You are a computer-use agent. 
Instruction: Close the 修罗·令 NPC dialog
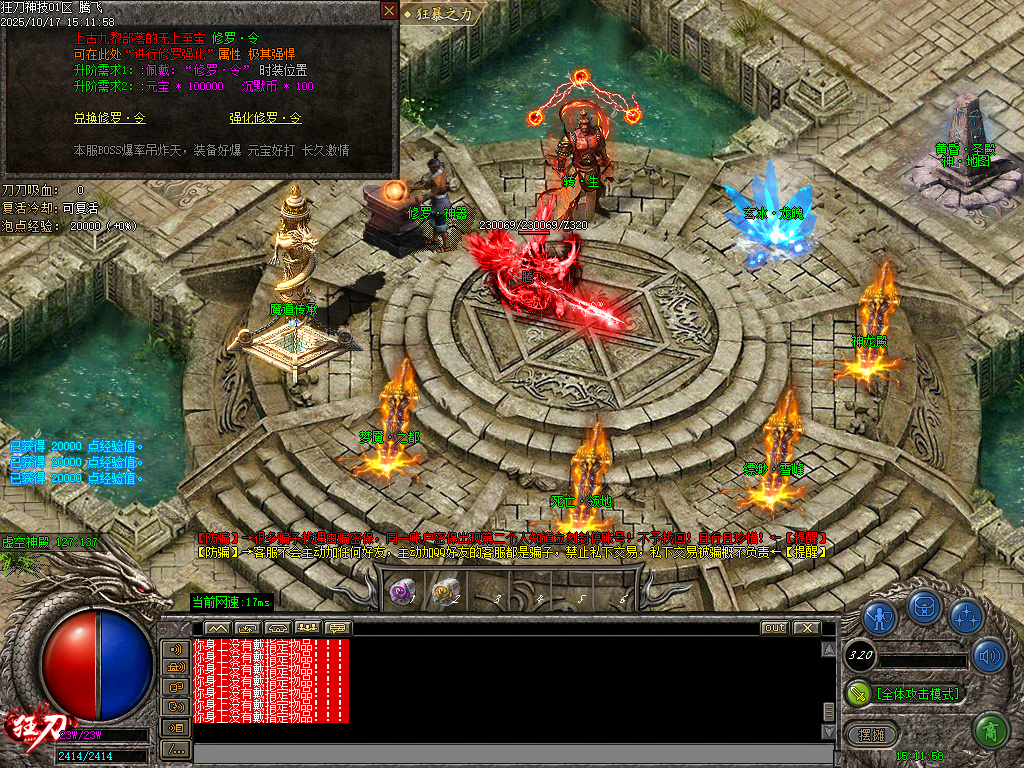tap(388, 11)
